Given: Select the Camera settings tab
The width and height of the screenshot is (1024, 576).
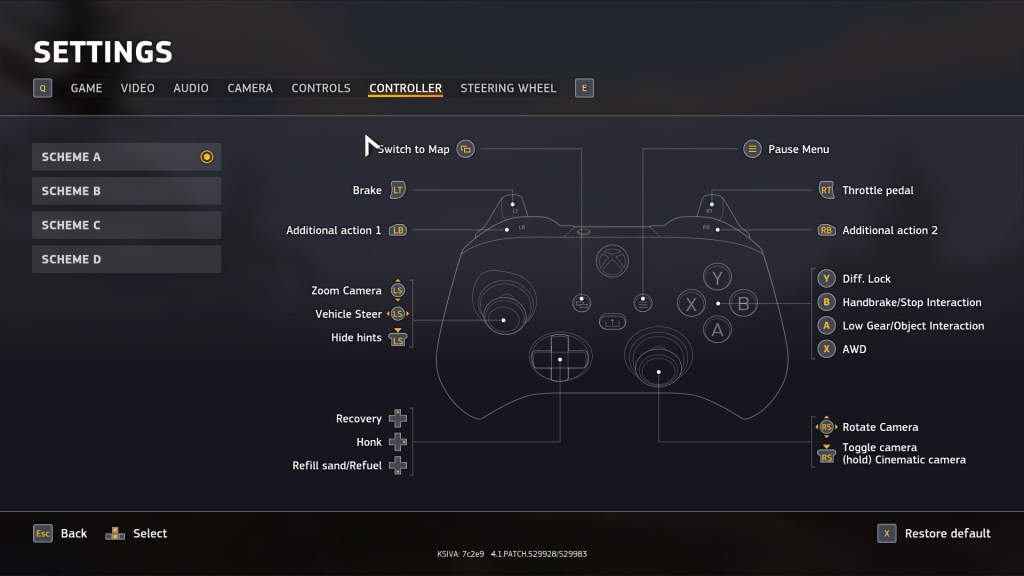Looking at the screenshot, I should [250, 88].
